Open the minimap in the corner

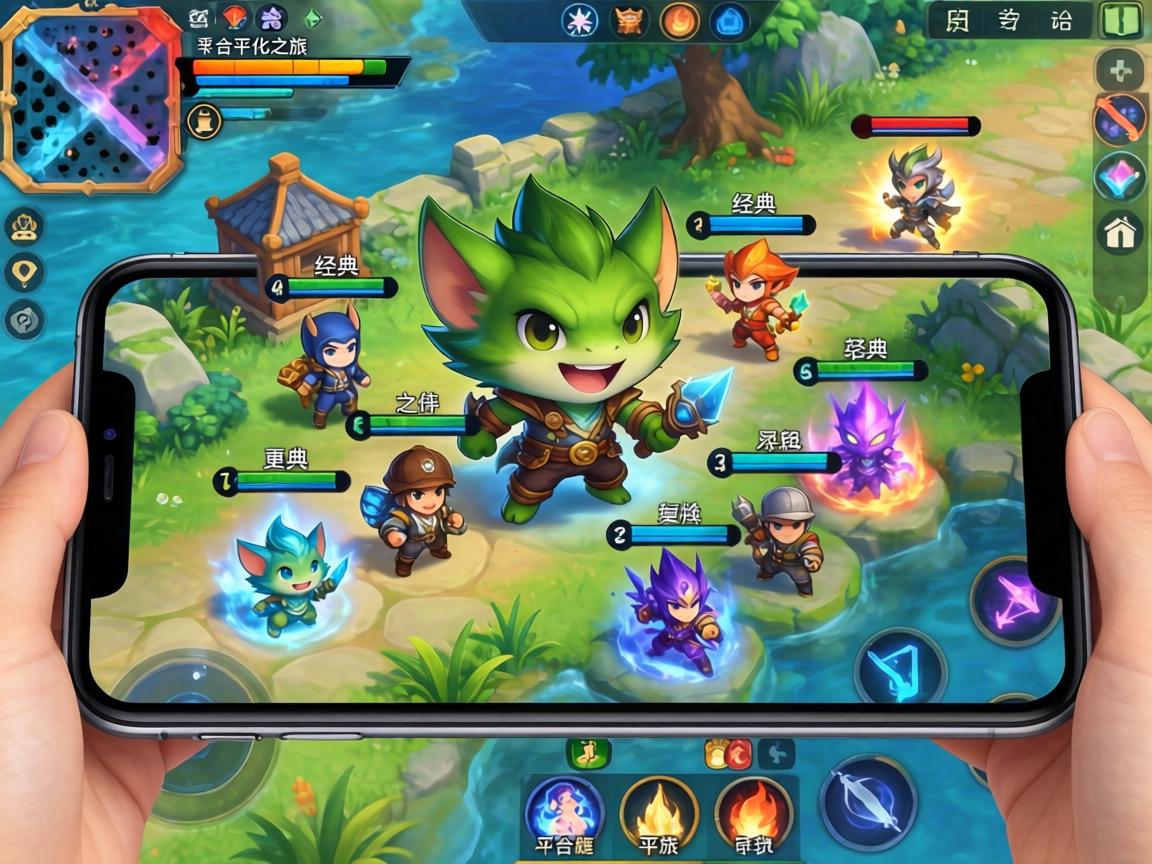(90, 97)
